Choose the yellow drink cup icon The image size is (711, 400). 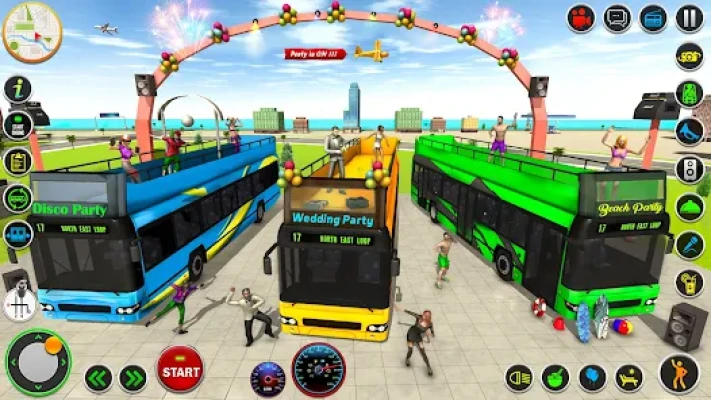pyautogui.click(x=689, y=283)
